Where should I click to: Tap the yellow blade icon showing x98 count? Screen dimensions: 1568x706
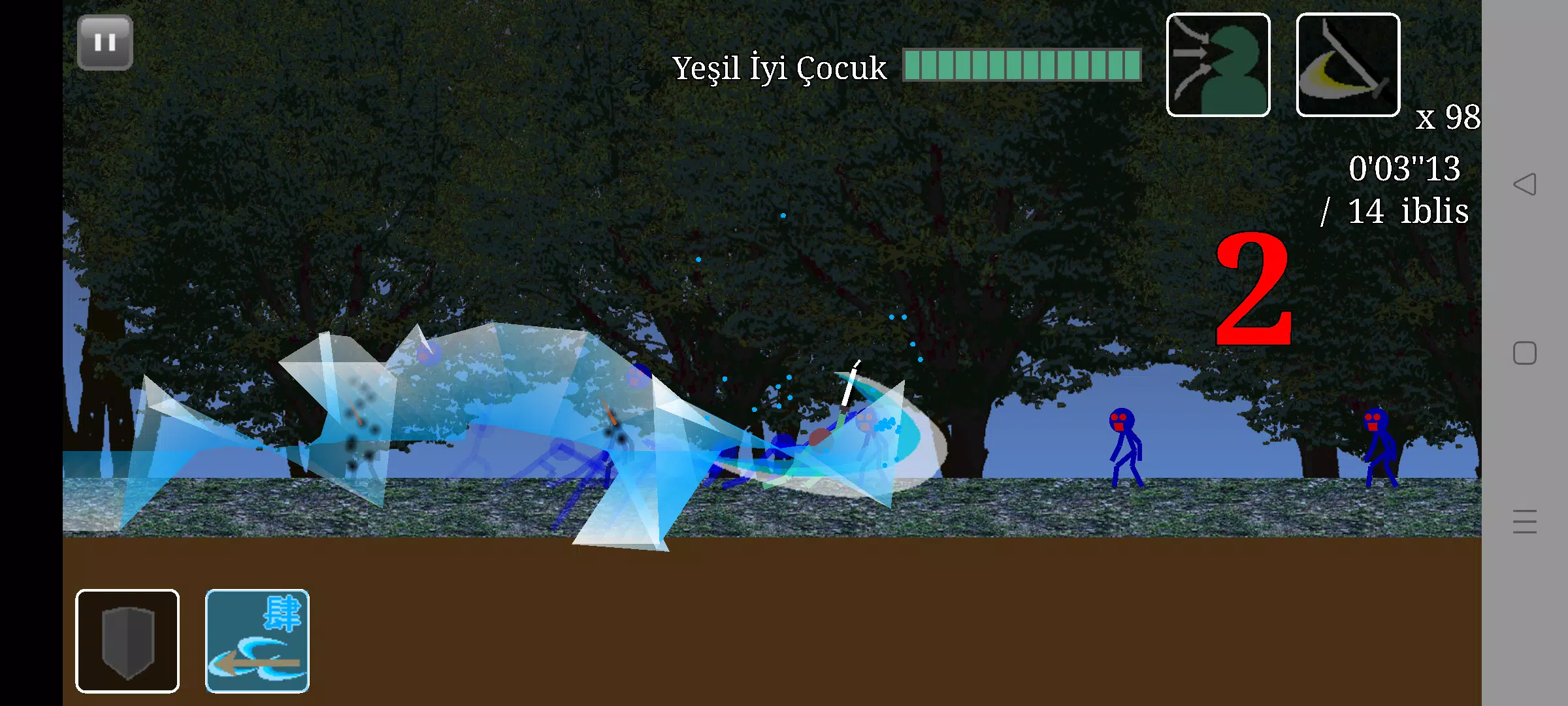coord(1347,65)
